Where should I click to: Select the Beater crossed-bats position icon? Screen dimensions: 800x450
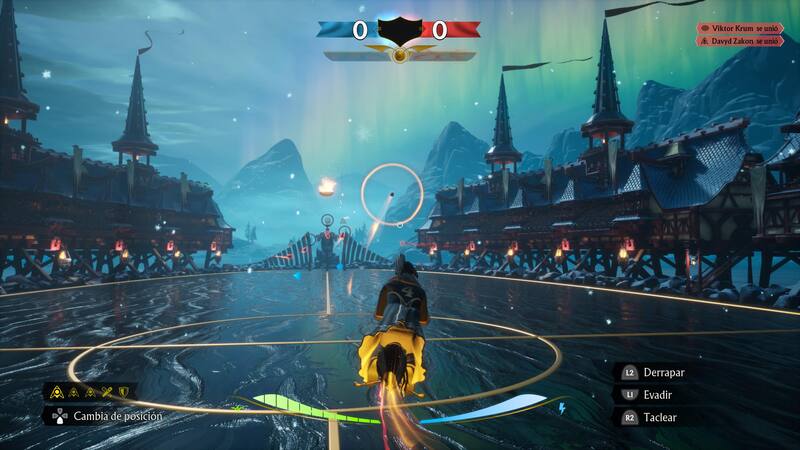pyautogui.click(x=107, y=392)
